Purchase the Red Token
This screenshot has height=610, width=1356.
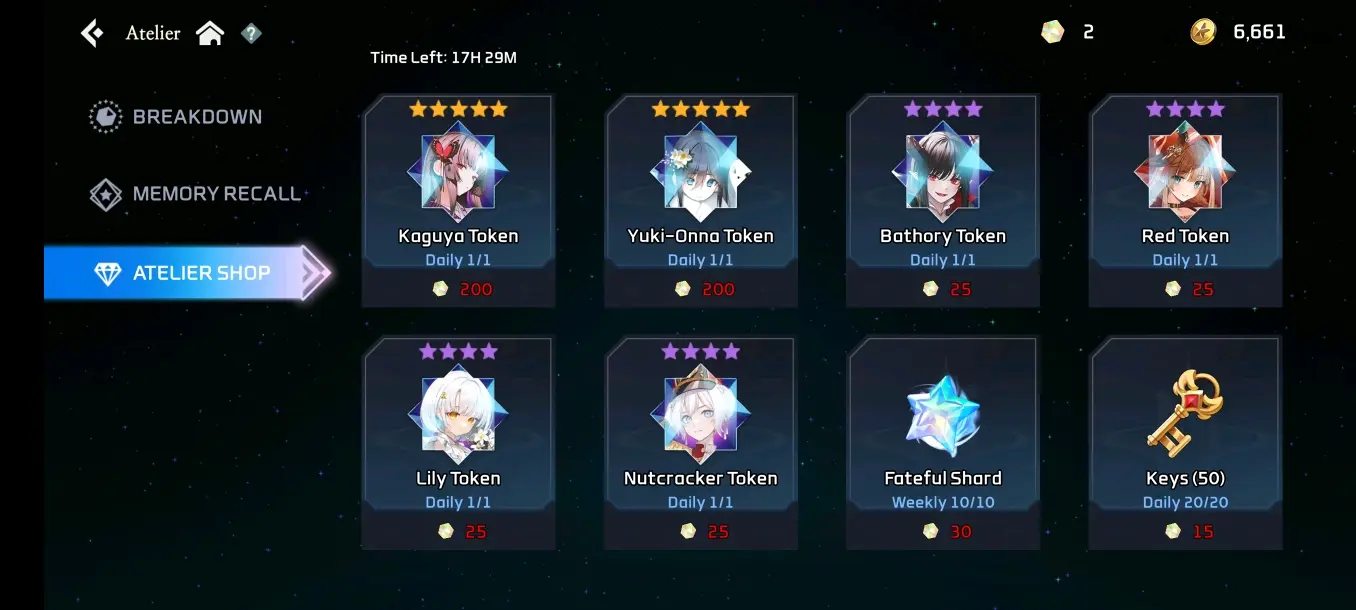[1185, 200]
